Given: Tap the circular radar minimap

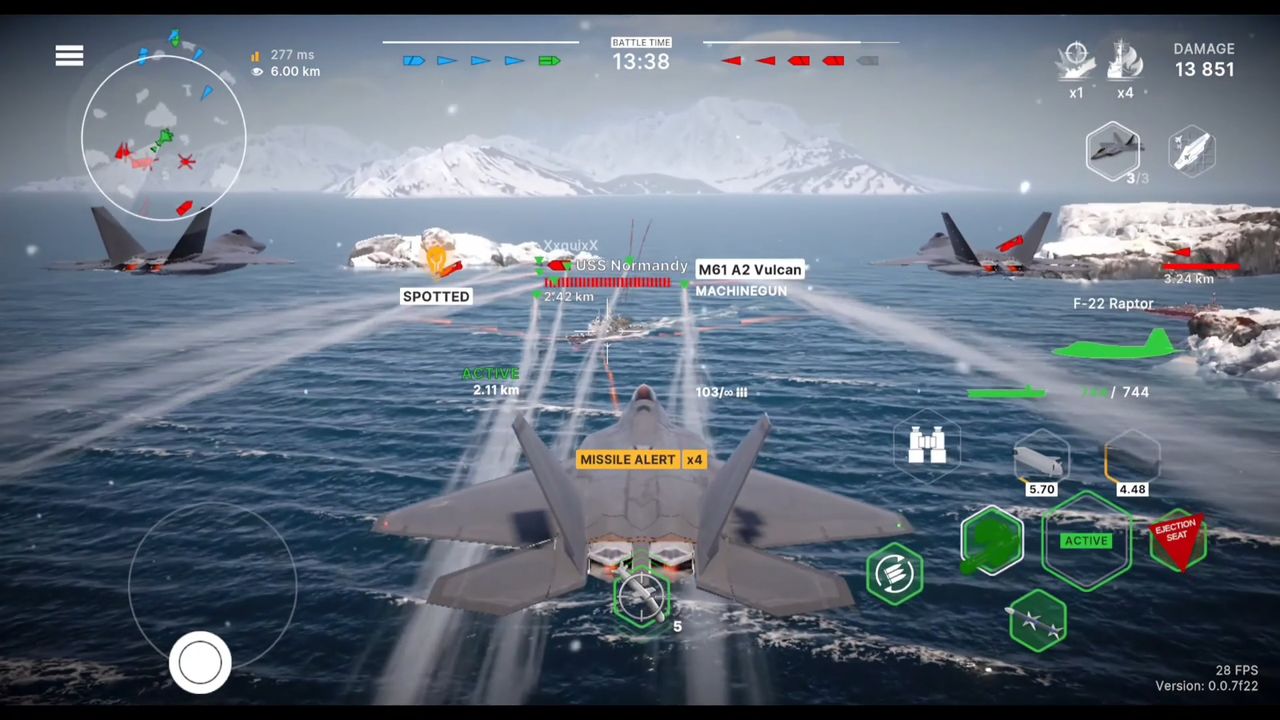Looking at the screenshot, I should coord(163,138).
